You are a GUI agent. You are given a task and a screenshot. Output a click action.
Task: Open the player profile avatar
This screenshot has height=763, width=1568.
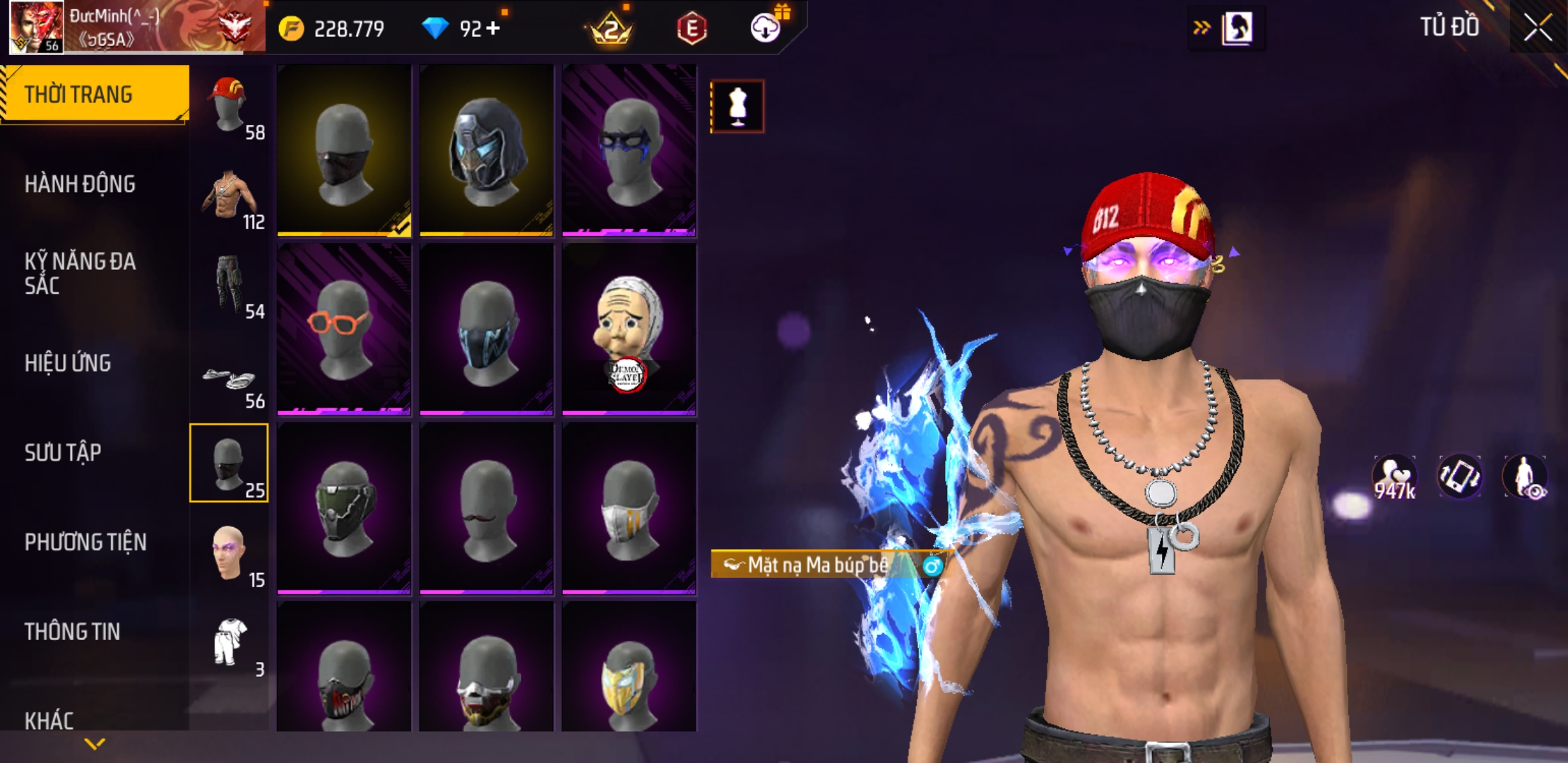coord(36,27)
